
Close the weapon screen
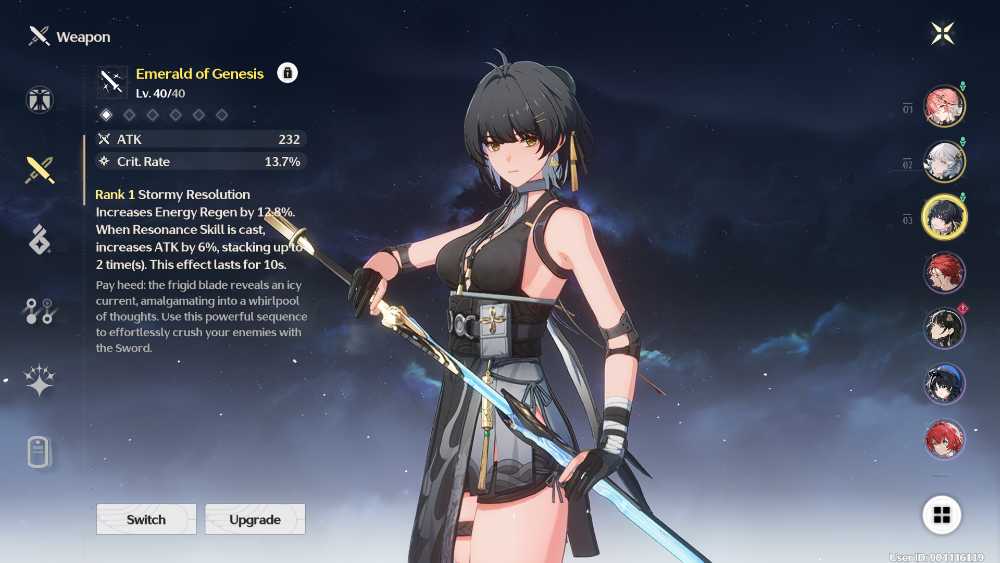(942, 34)
